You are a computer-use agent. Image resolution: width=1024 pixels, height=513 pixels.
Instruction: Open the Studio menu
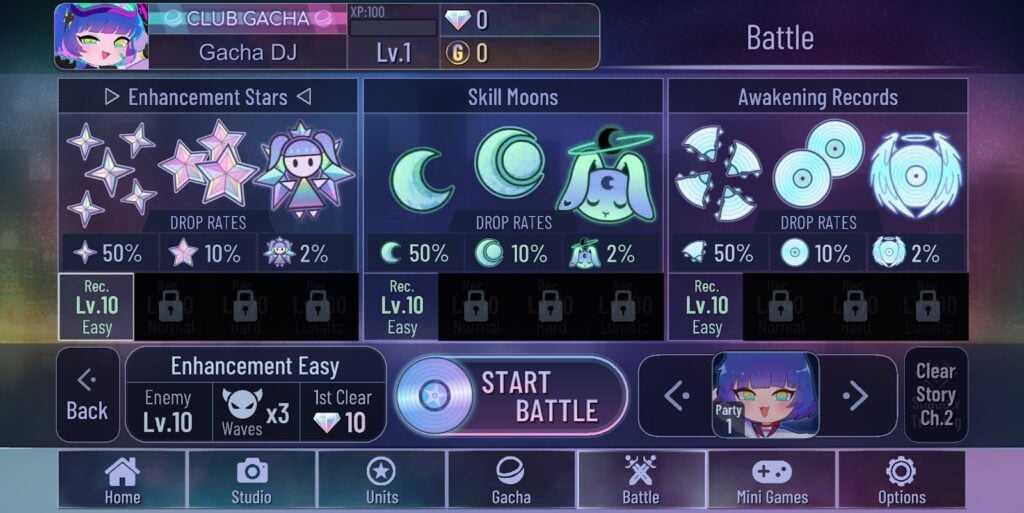[251, 480]
